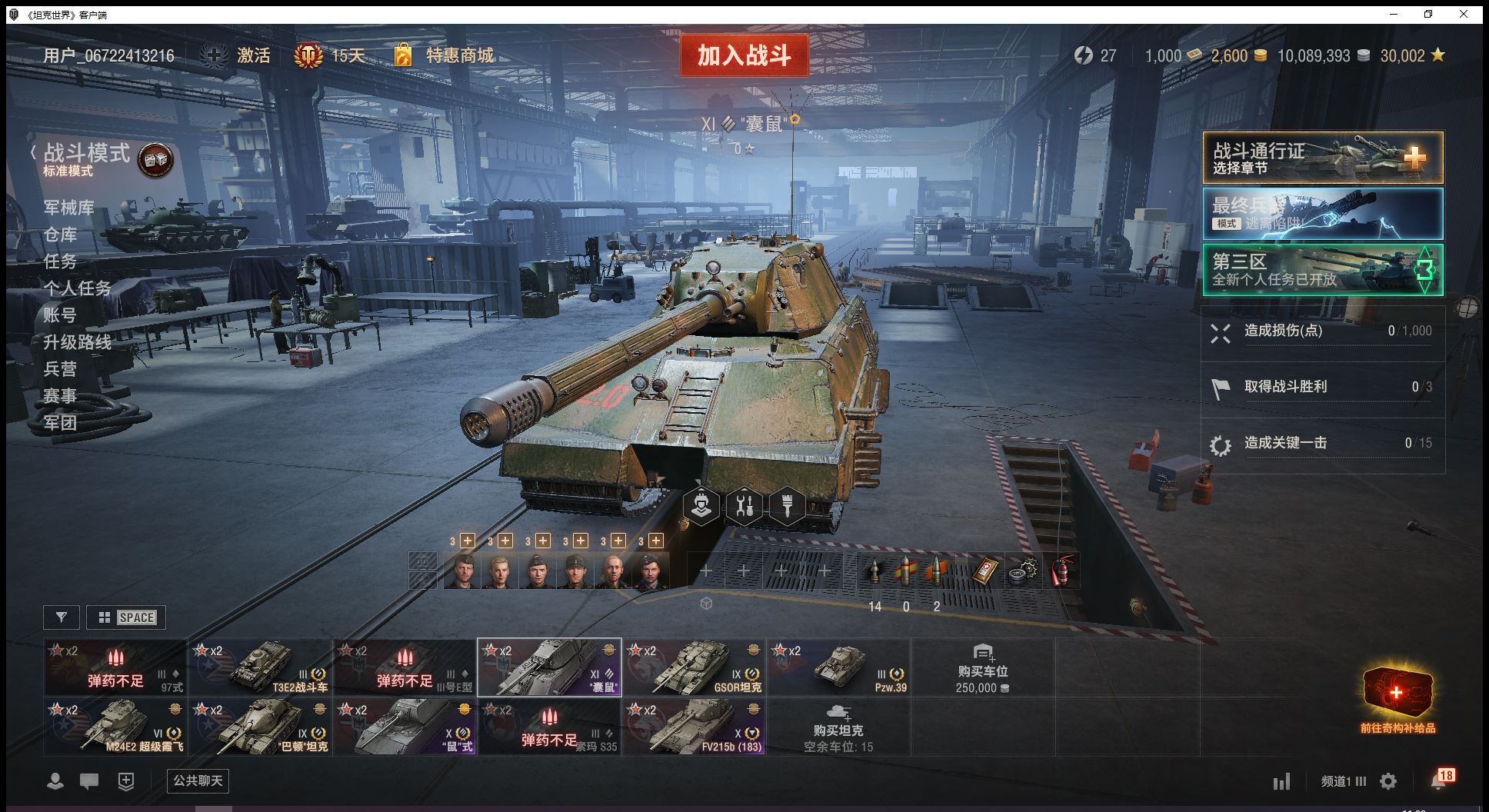Screen dimensions: 1489x812
Task: Open the tank carousel filter
Action: pos(62,617)
